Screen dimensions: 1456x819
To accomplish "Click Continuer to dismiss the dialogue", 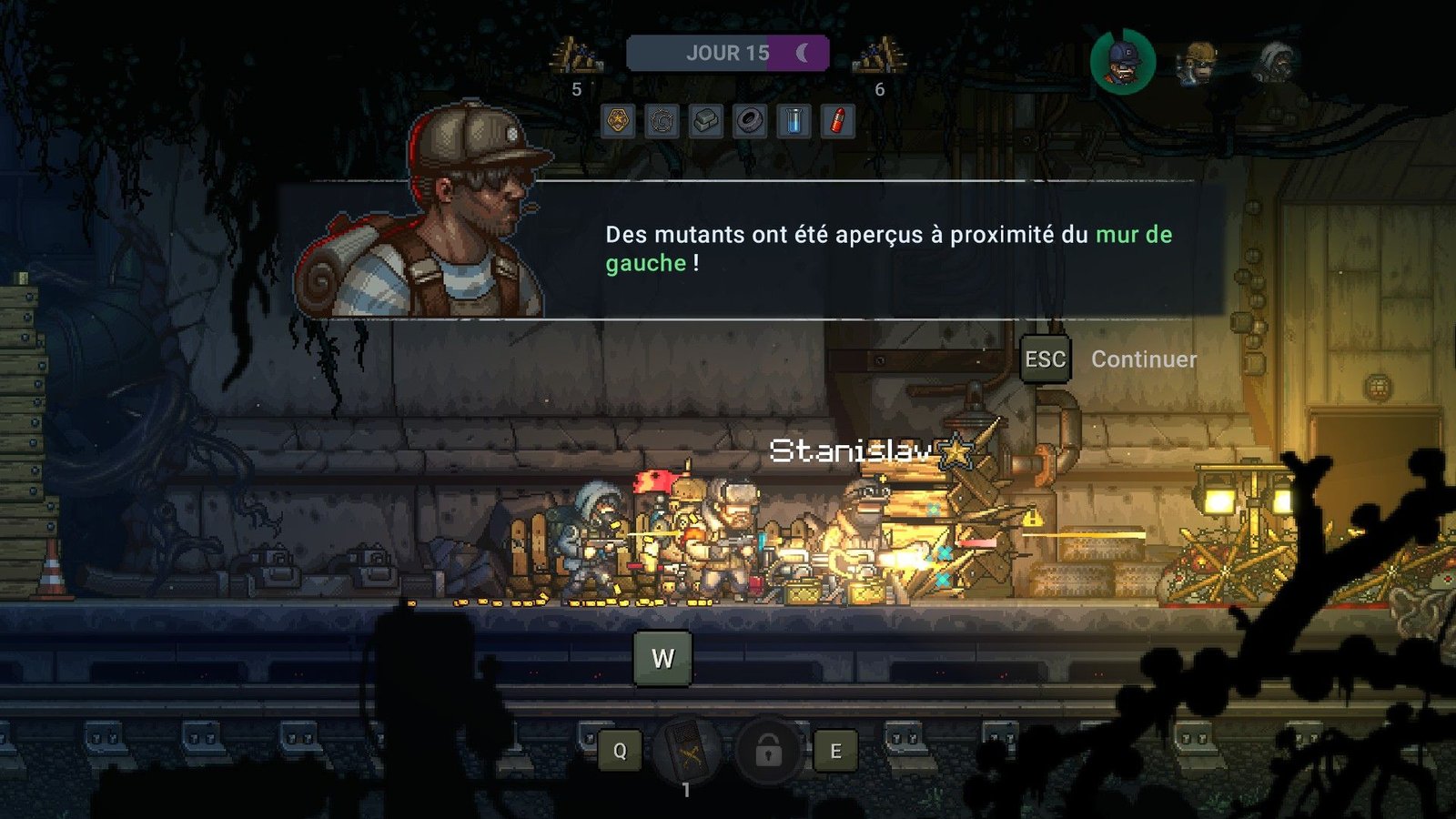I will [x=1143, y=359].
